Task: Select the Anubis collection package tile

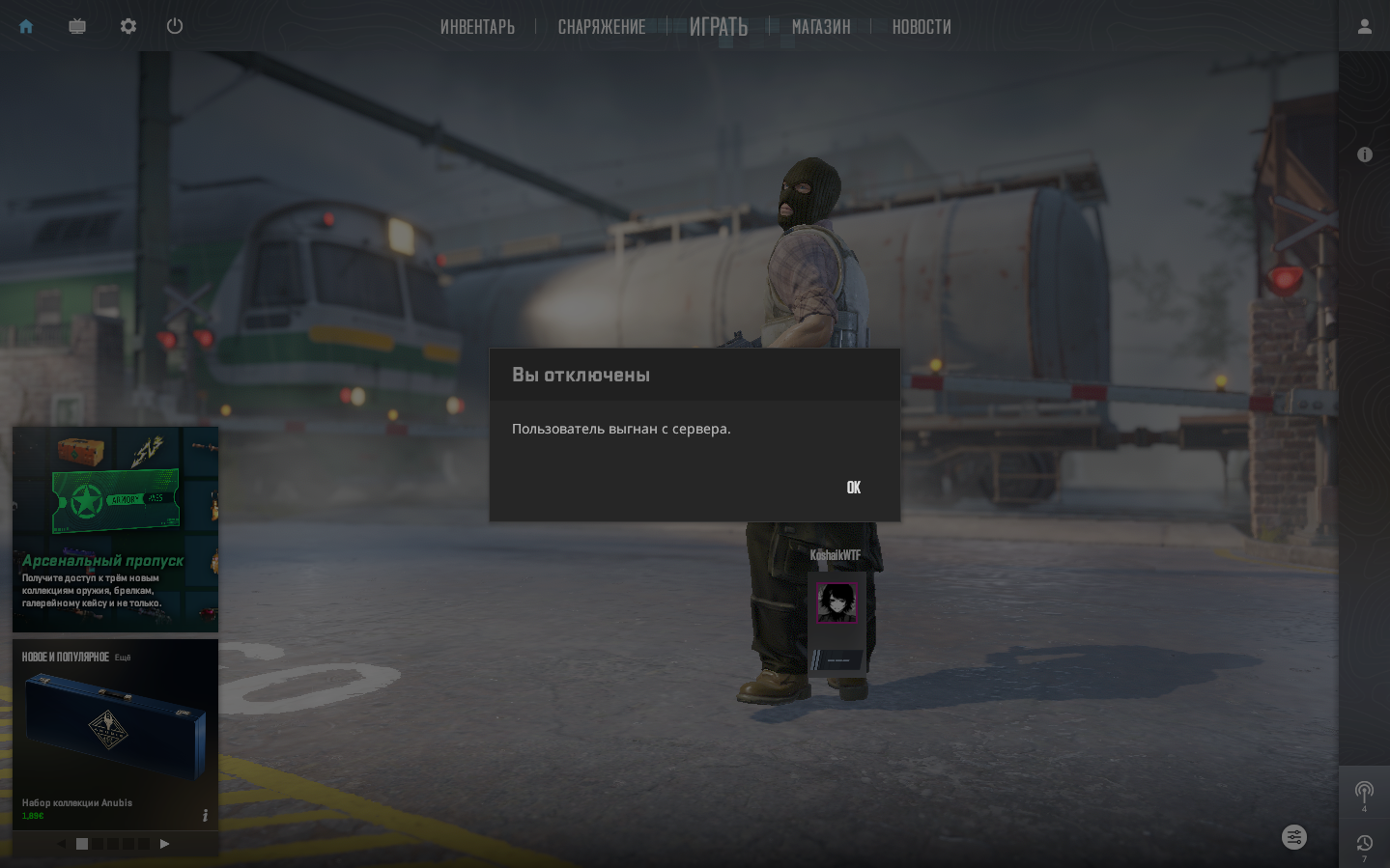Action: (x=115, y=734)
